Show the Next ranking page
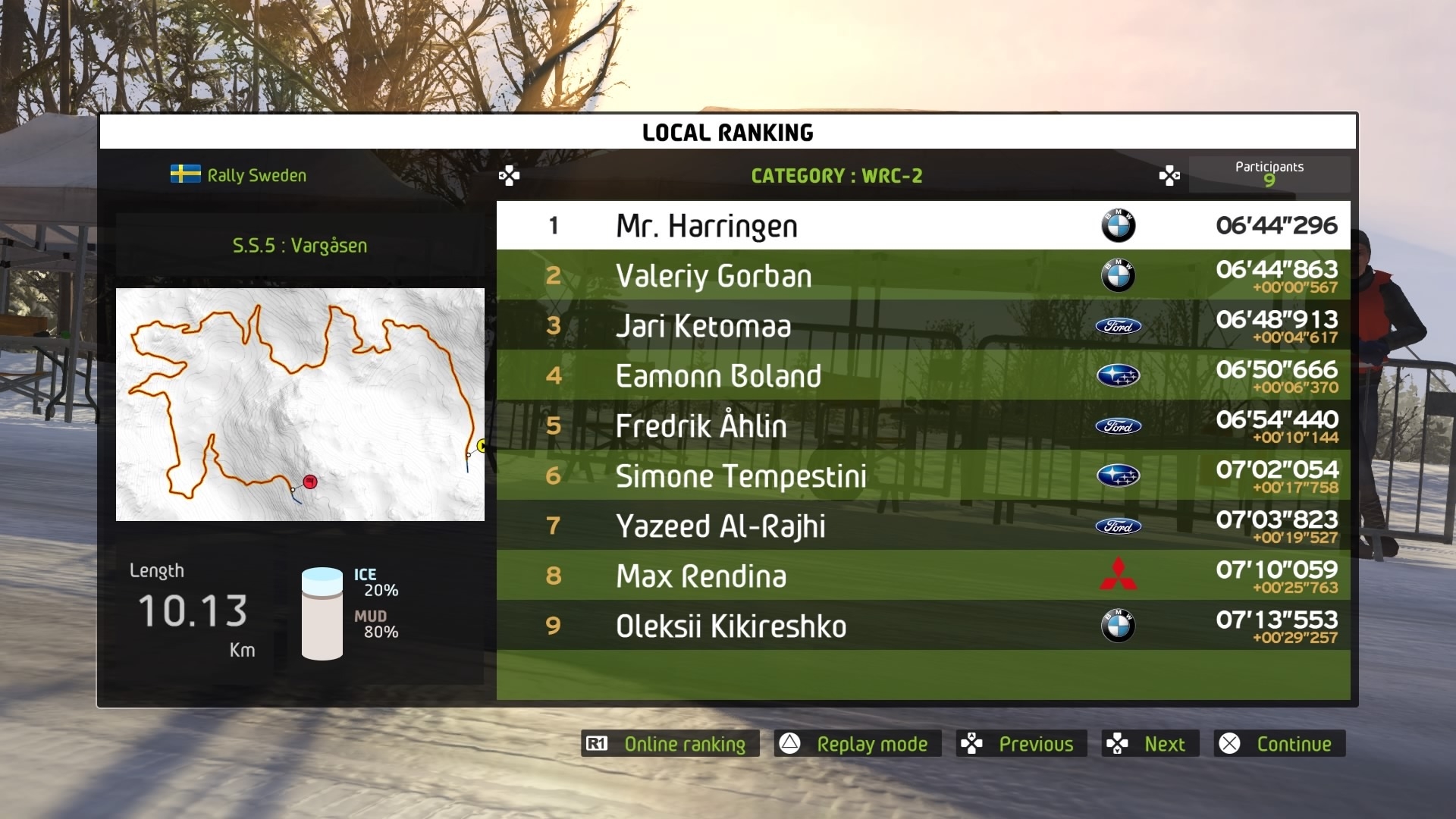Viewport: 1456px width, 819px height. tap(1150, 744)
